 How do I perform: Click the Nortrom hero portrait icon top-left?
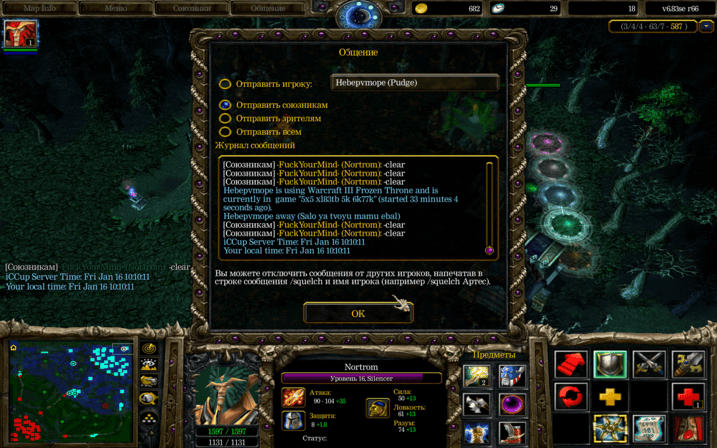19,34
